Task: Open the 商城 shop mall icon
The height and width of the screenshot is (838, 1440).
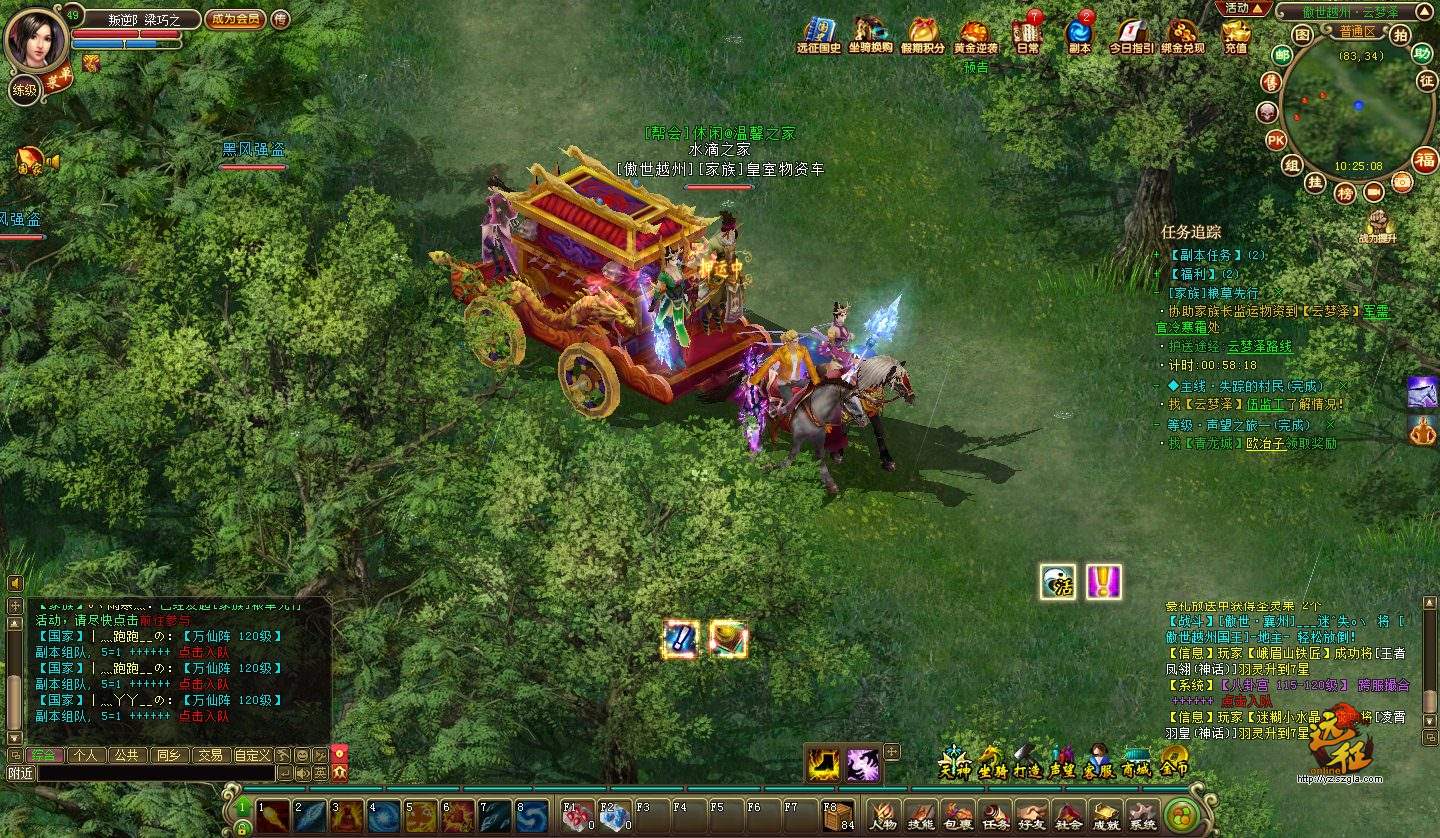Action: tap(1135, 760)
